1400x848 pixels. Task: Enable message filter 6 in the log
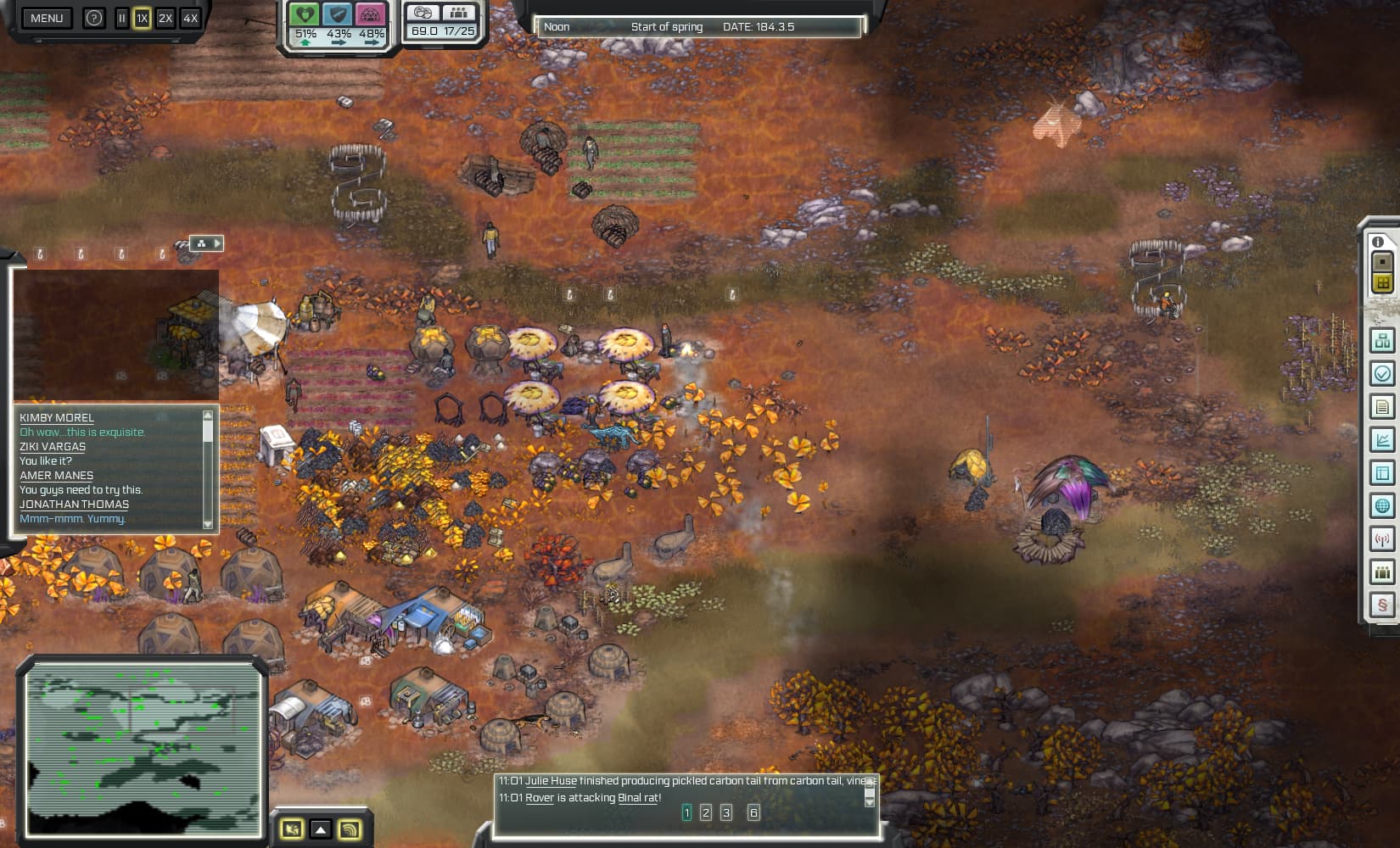[752, 812]
